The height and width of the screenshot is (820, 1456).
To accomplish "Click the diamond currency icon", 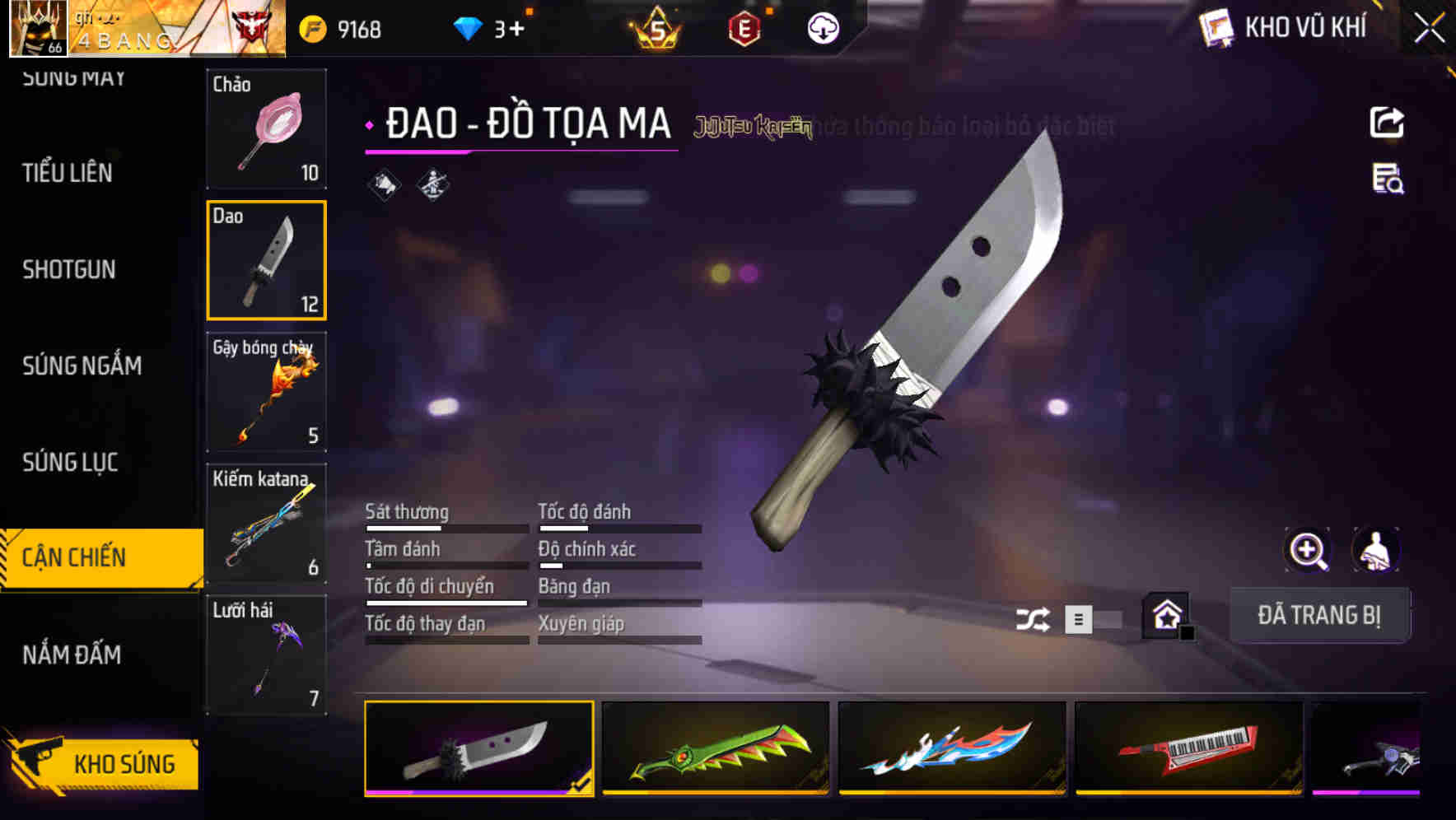I will pos(468,27).
